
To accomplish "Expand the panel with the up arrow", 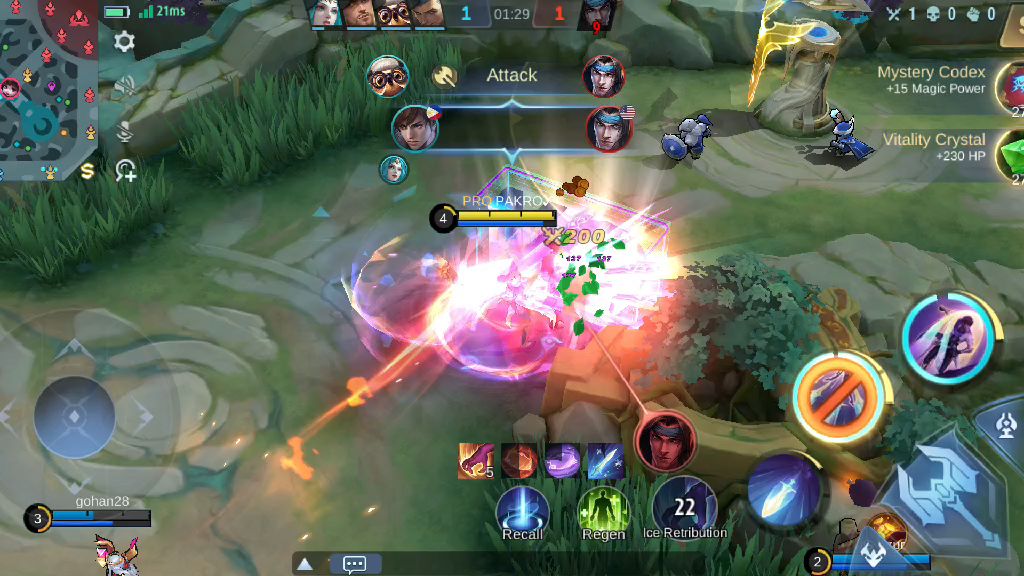I will tap(305, 564).
